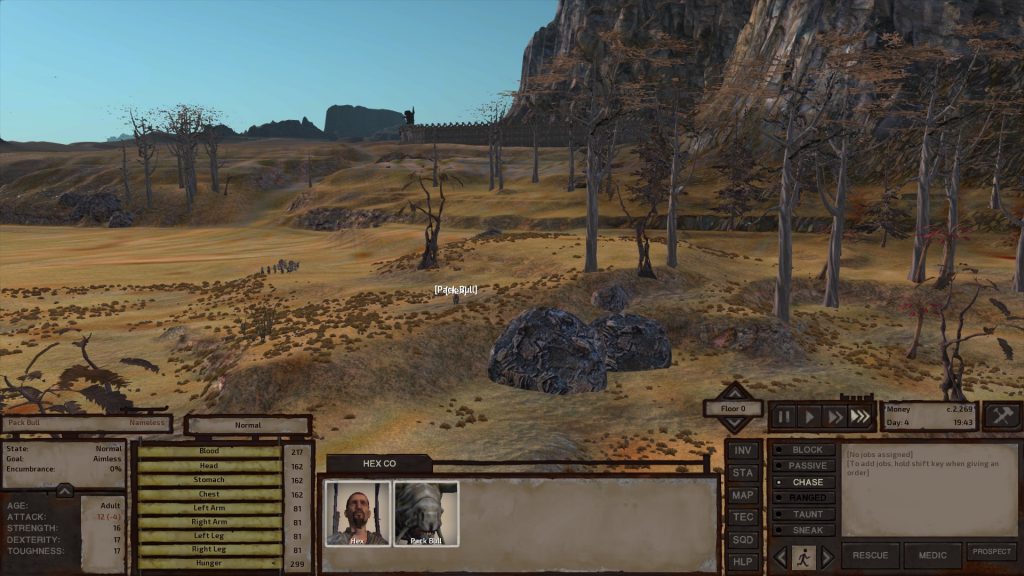Pause the game time
Viewport: 1024px width, 576px height.
click(784, 416)
